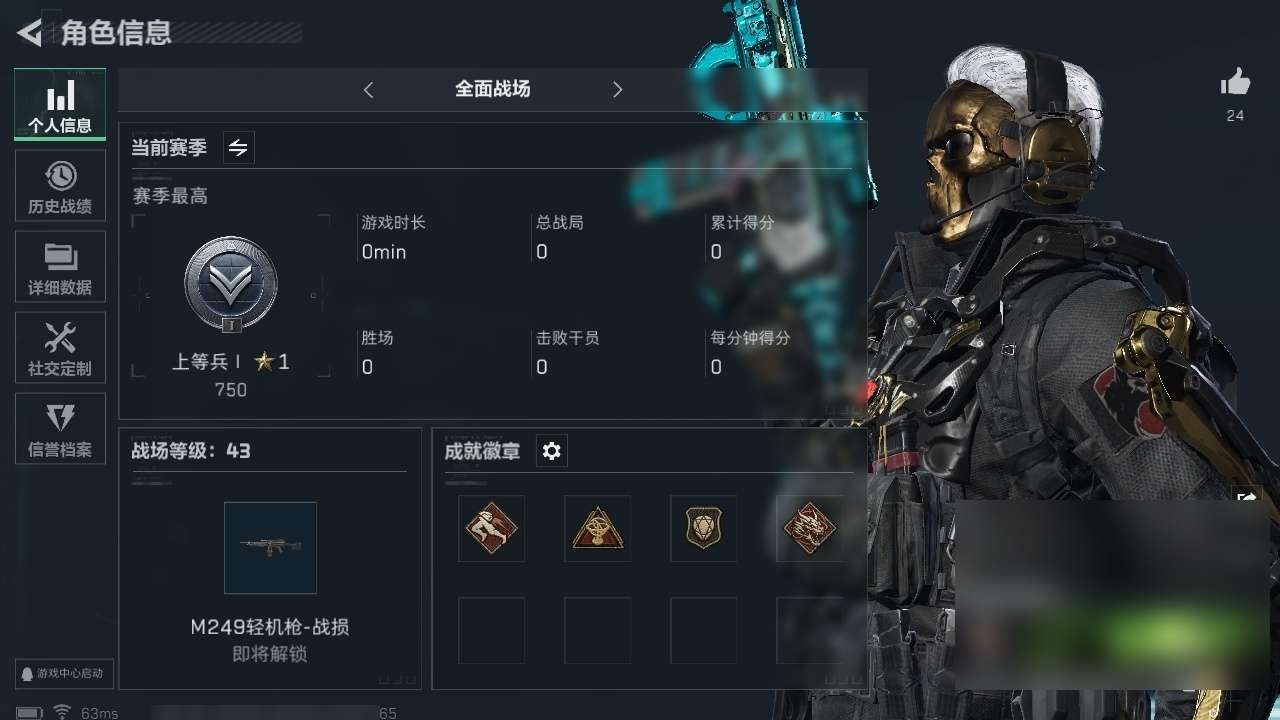The height and width of the screenshot is (720, 1280).
Task: Open the 成就徽章 gear settings
Action: click(551, 452)
